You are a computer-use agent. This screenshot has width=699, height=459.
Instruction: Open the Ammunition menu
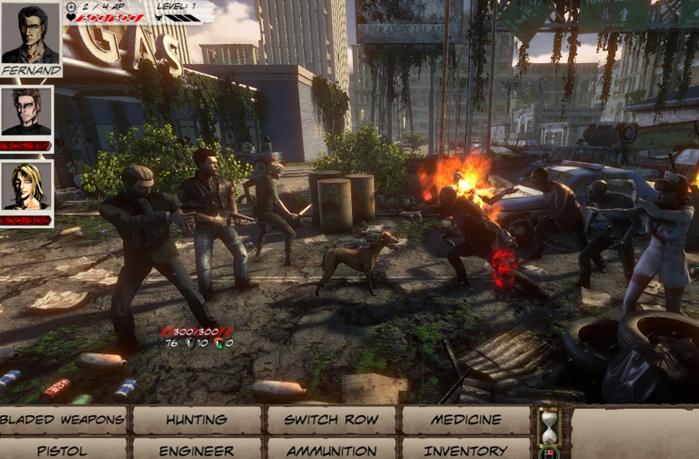point(331,450)
